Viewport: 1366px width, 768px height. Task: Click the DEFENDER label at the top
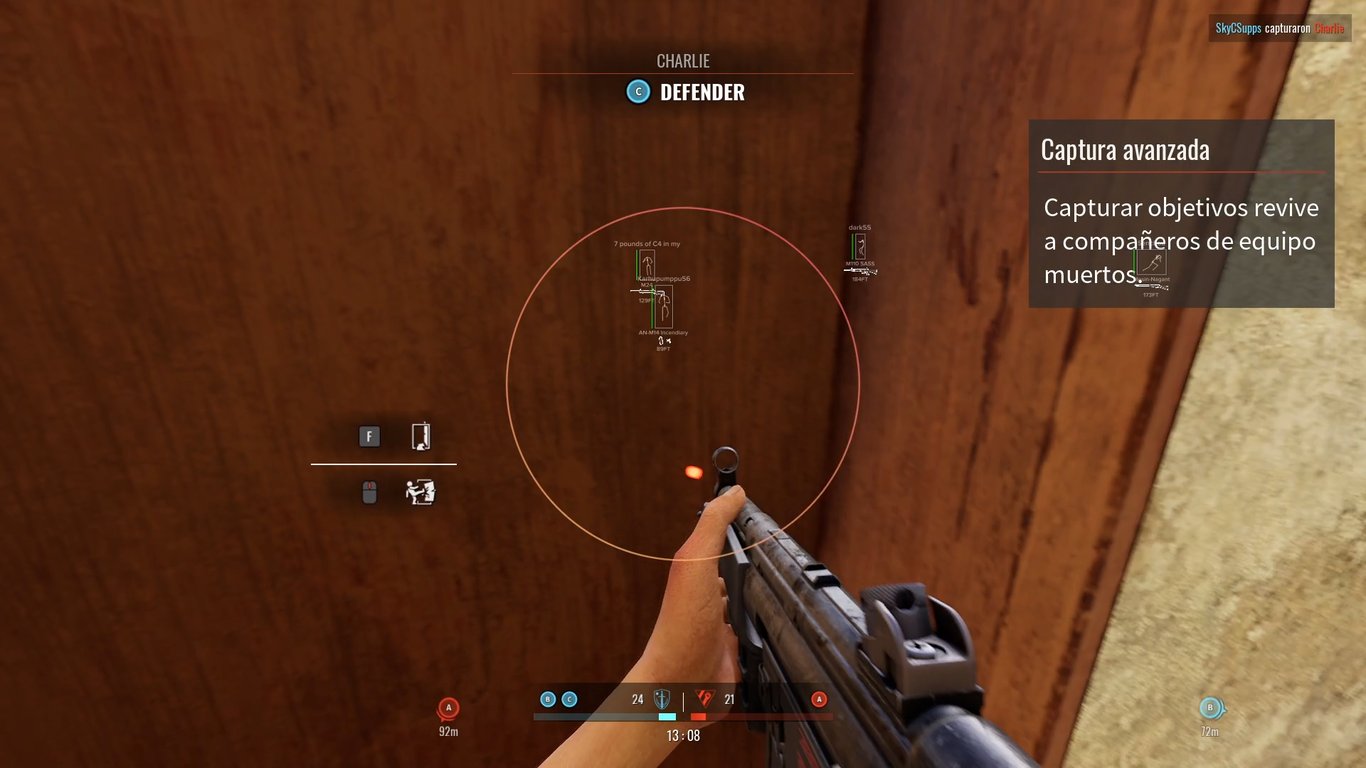(x=701, y=91)
